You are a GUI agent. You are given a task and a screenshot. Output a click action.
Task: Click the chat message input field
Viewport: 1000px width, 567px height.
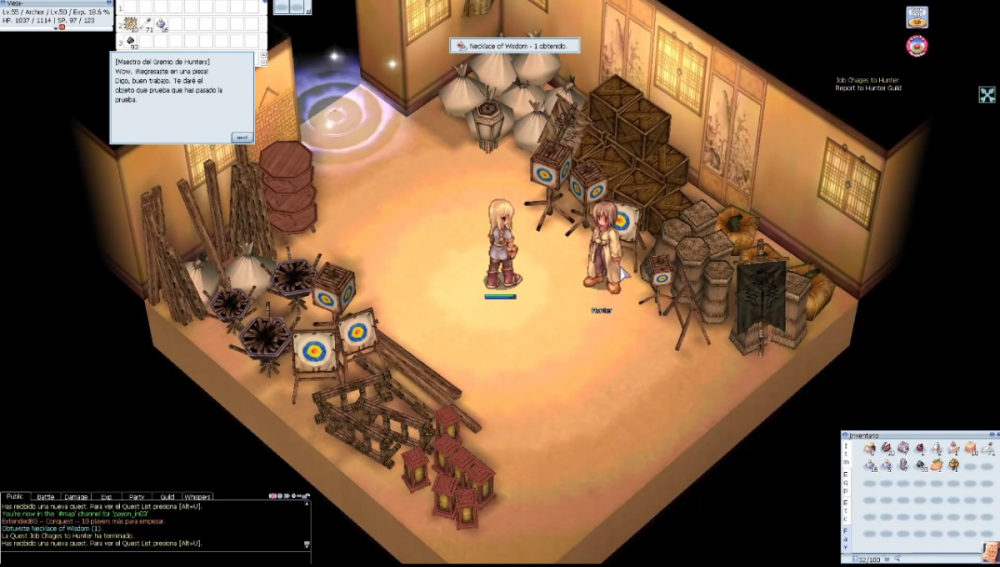[x=150, y=556]
